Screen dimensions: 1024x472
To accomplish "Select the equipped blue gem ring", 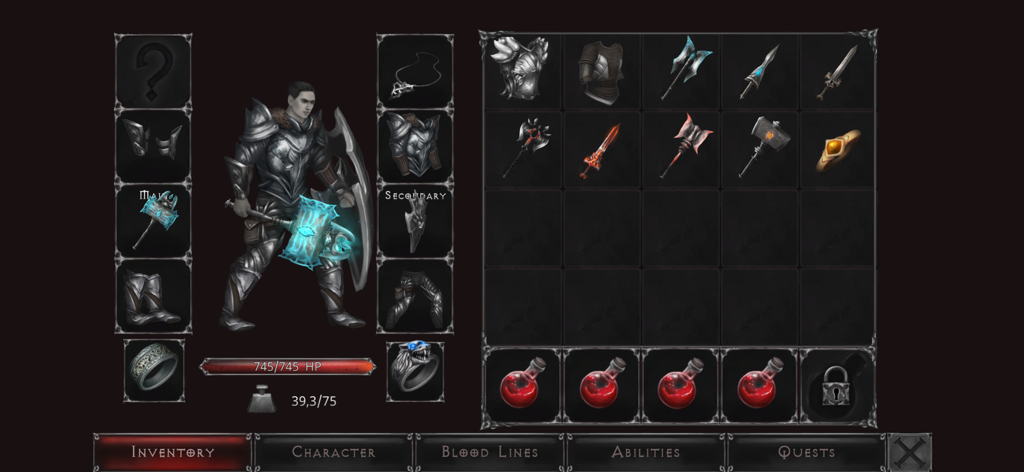I will [x=415, y=370].
